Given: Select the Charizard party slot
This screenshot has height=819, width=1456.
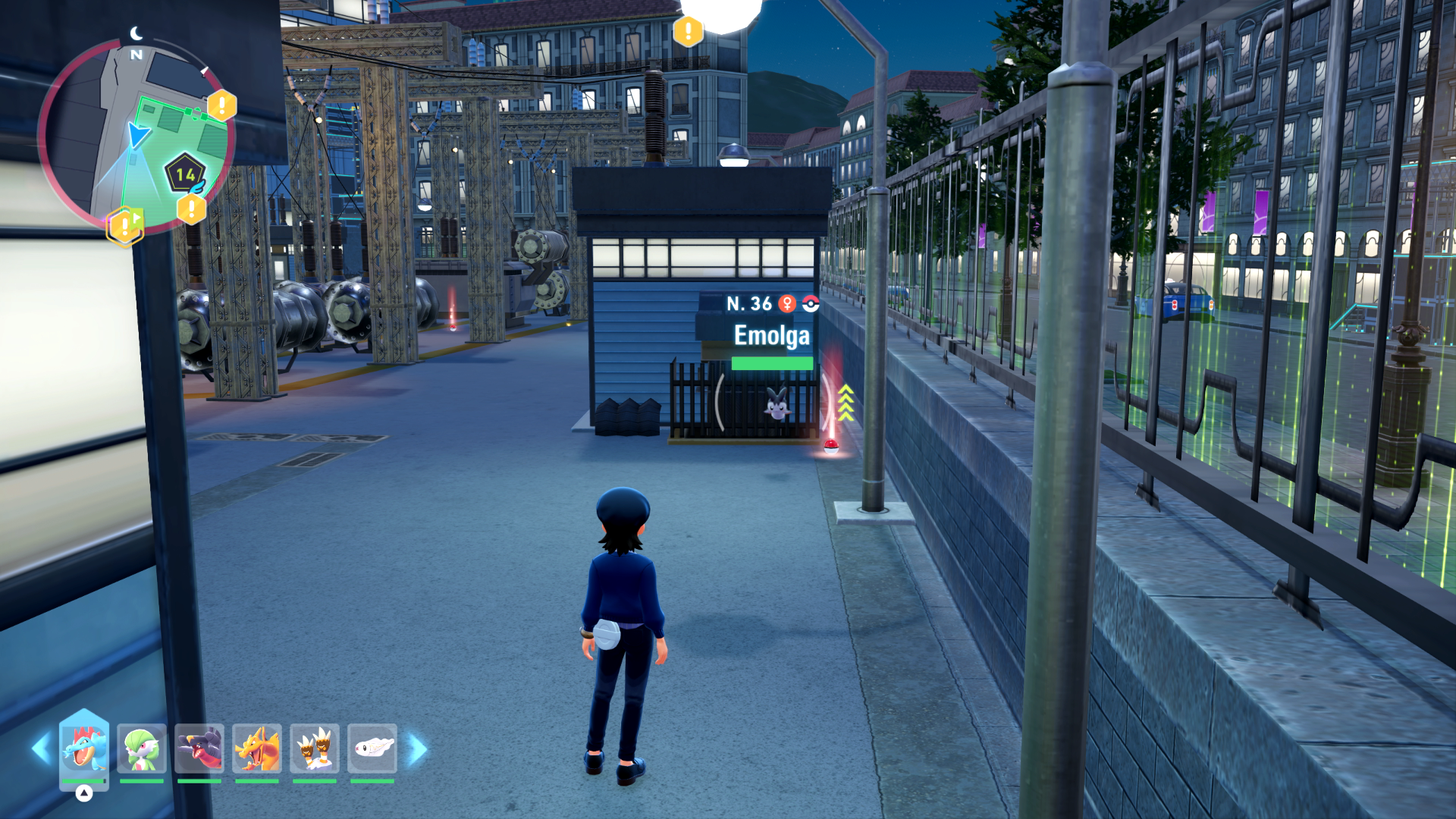Looking at the screenshot, I should click(x=257, y=748).
